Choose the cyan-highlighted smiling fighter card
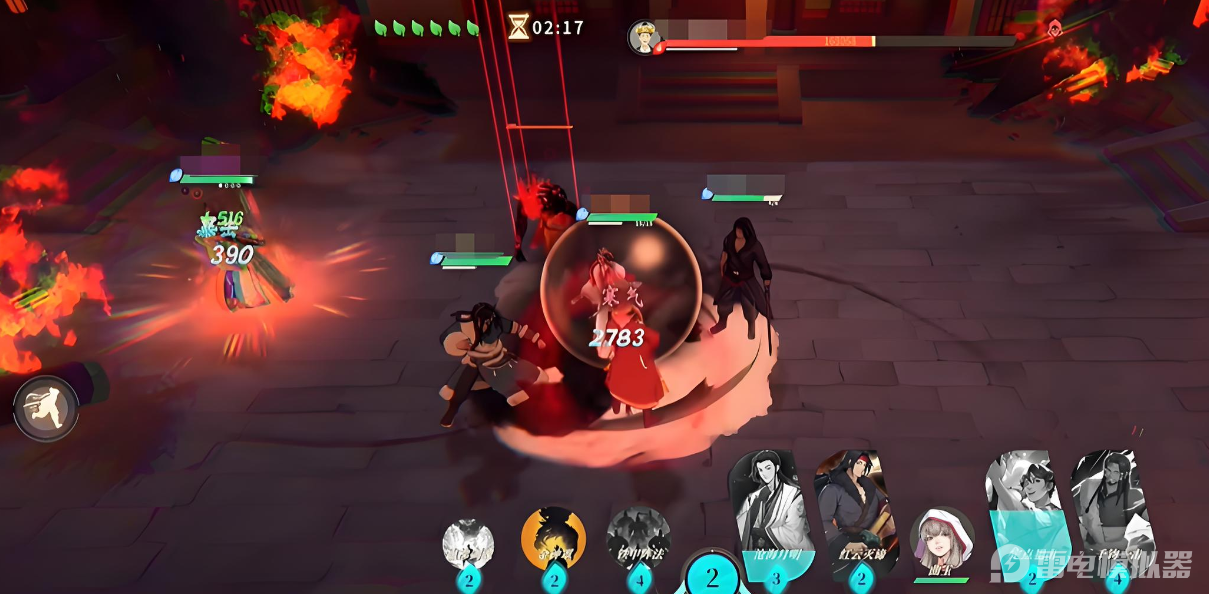 pyautogui.click(x=1026, y=515)
